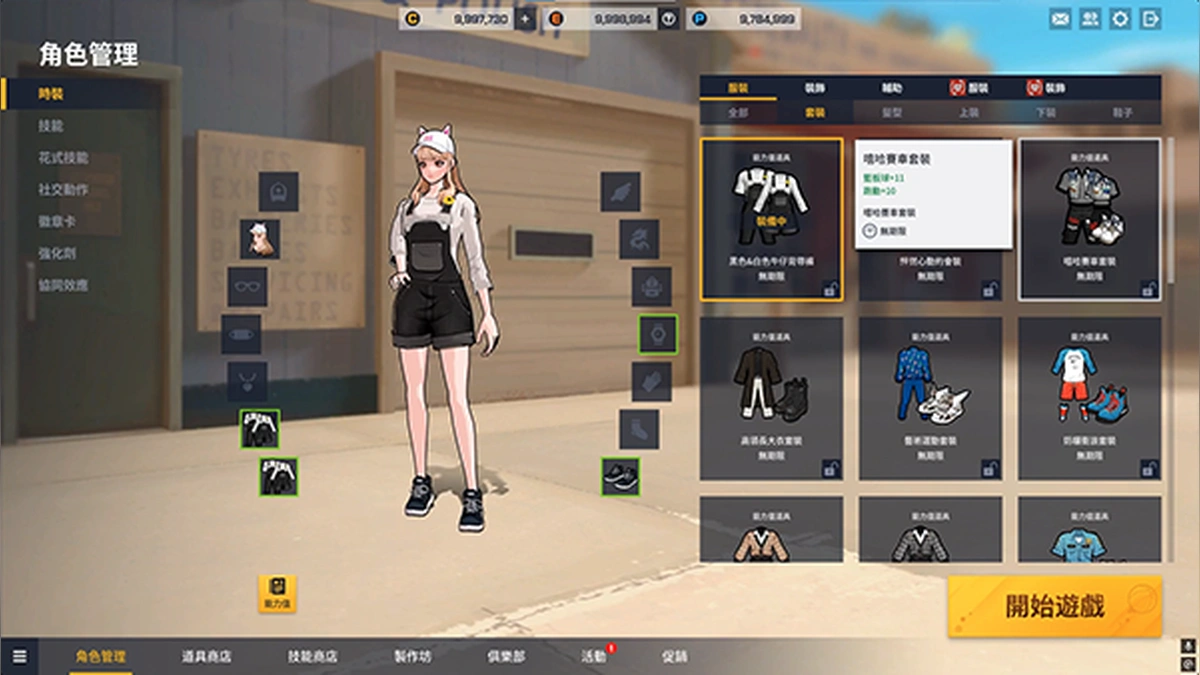The height and width of the screenshot is (675, 1200).
Task: Switch to the 全部 clothing filter
Action: [738, 113]
